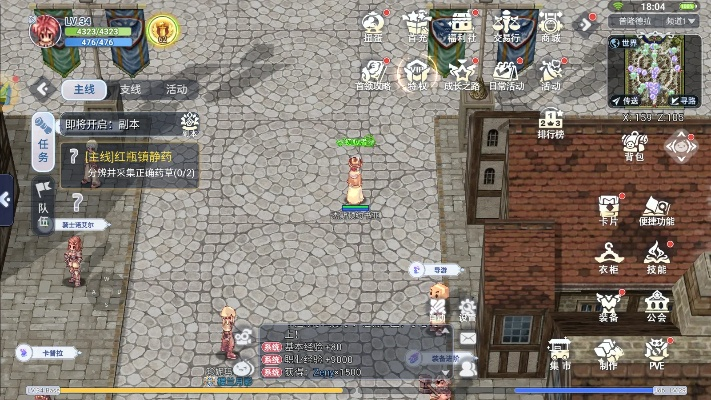711x400 pixels.
Task: Click the 寻路 pathfinding button on minimap
Action: [683, 100]
